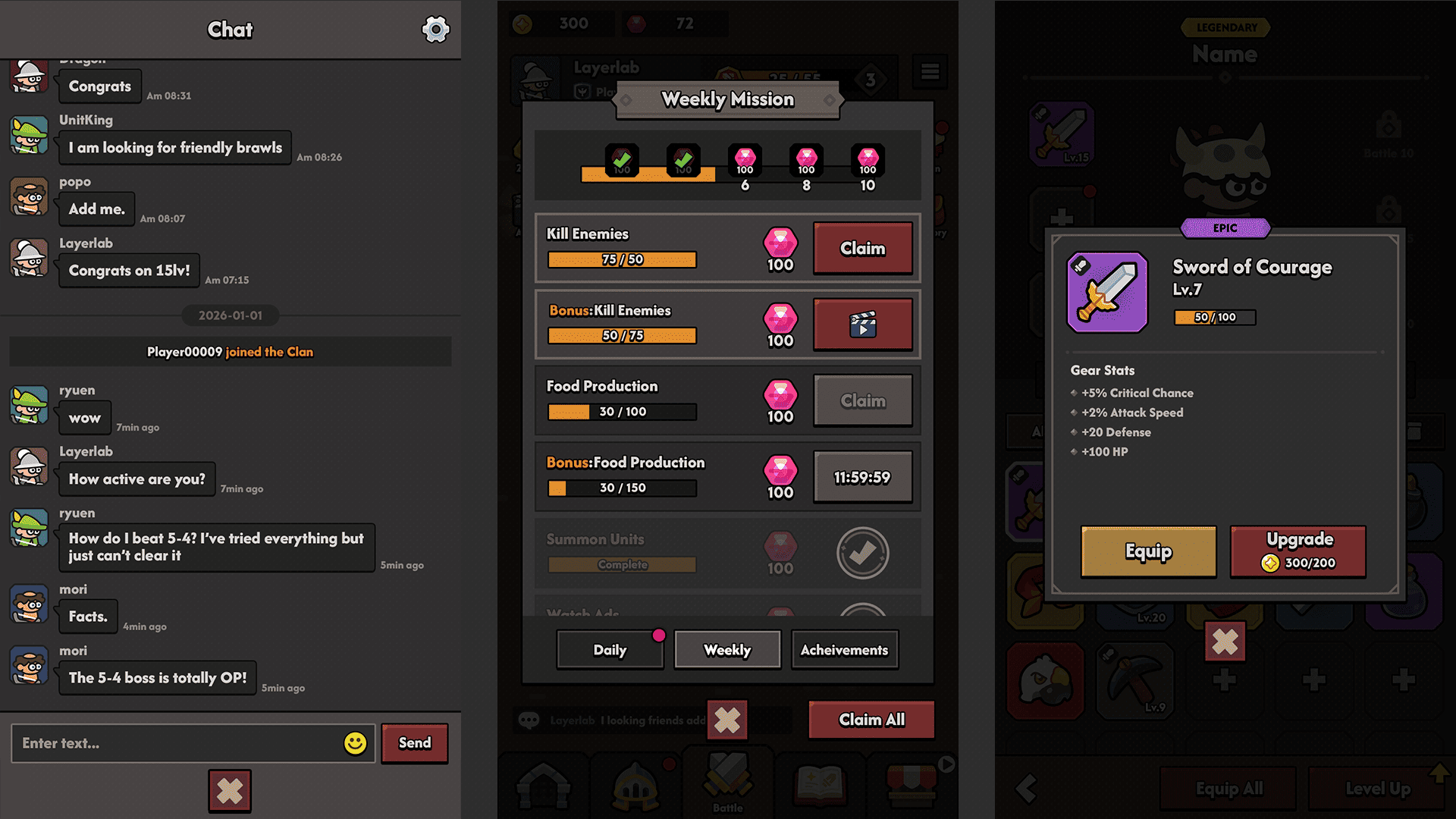Click UnitKing's friendly brawls message
This screenshot has width=1456, height=819.
tap(175, 148)
